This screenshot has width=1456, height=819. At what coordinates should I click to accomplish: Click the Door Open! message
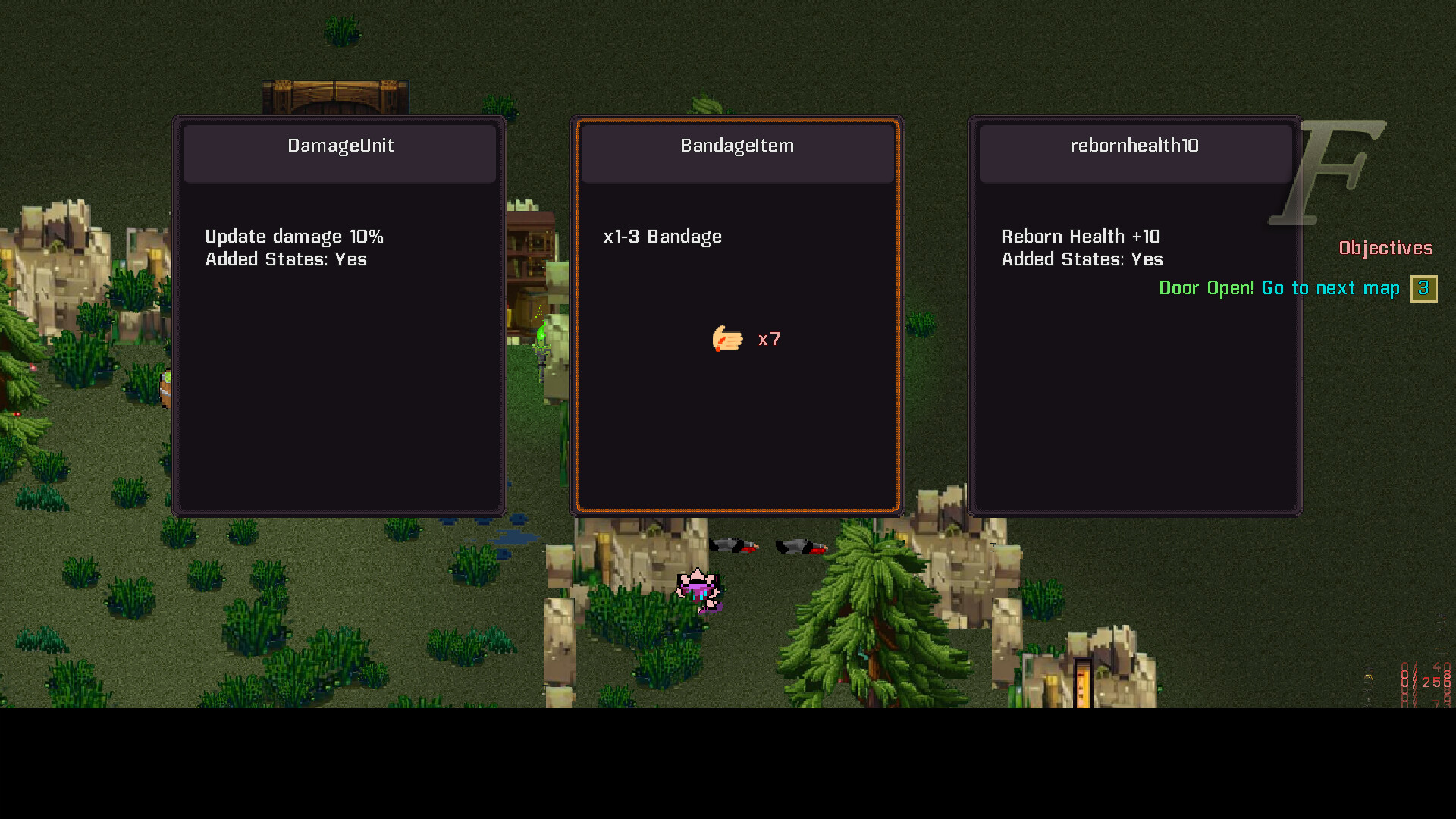[1205, 288]
